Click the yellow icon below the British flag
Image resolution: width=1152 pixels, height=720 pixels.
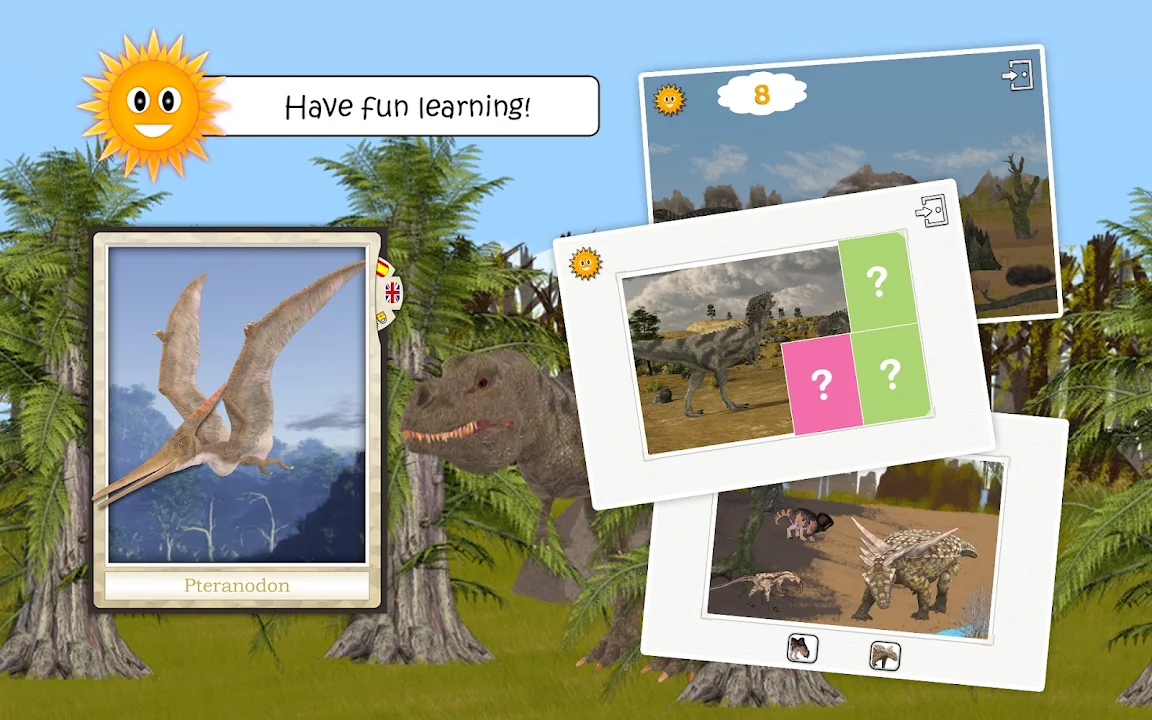382,317
